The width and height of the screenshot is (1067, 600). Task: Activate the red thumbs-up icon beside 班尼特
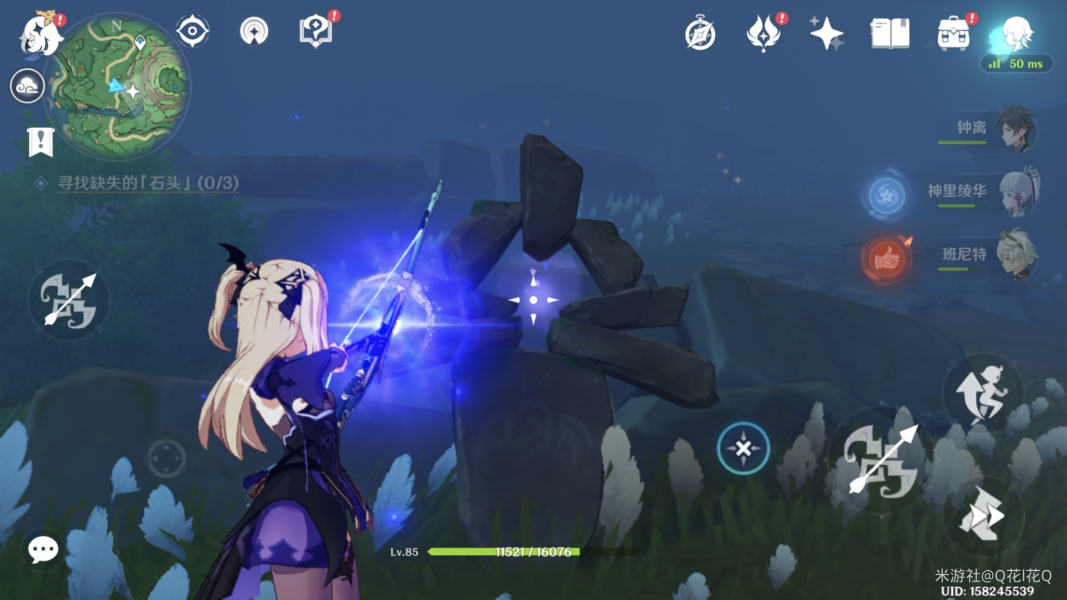885,259
